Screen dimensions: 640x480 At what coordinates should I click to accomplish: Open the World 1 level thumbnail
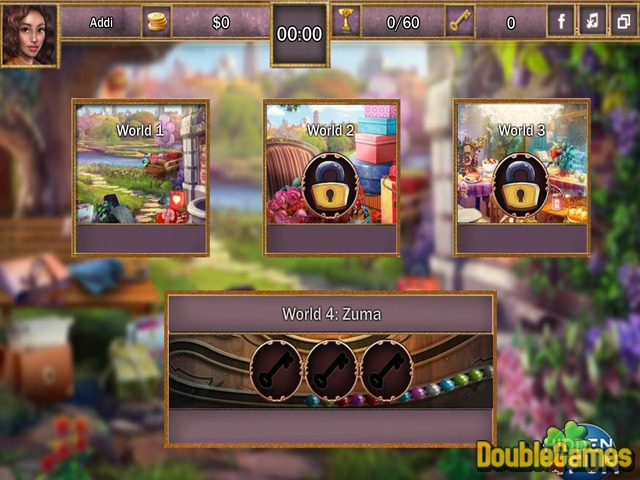pyautogui.click(x=140, y=164)
